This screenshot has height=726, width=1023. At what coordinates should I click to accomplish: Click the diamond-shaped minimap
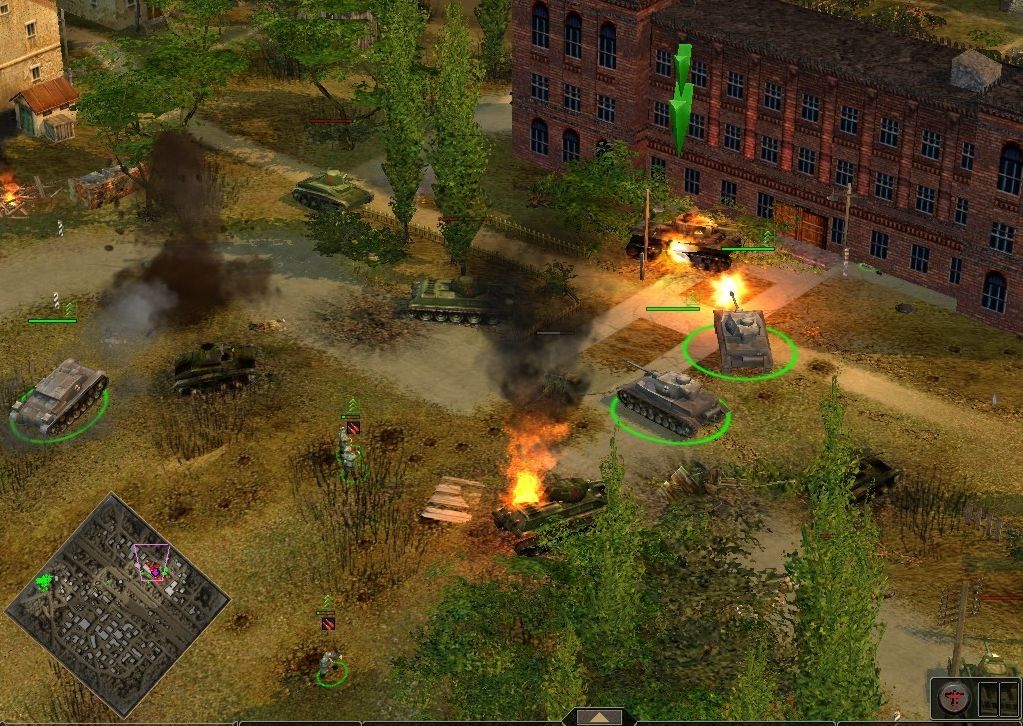[118, 603]
